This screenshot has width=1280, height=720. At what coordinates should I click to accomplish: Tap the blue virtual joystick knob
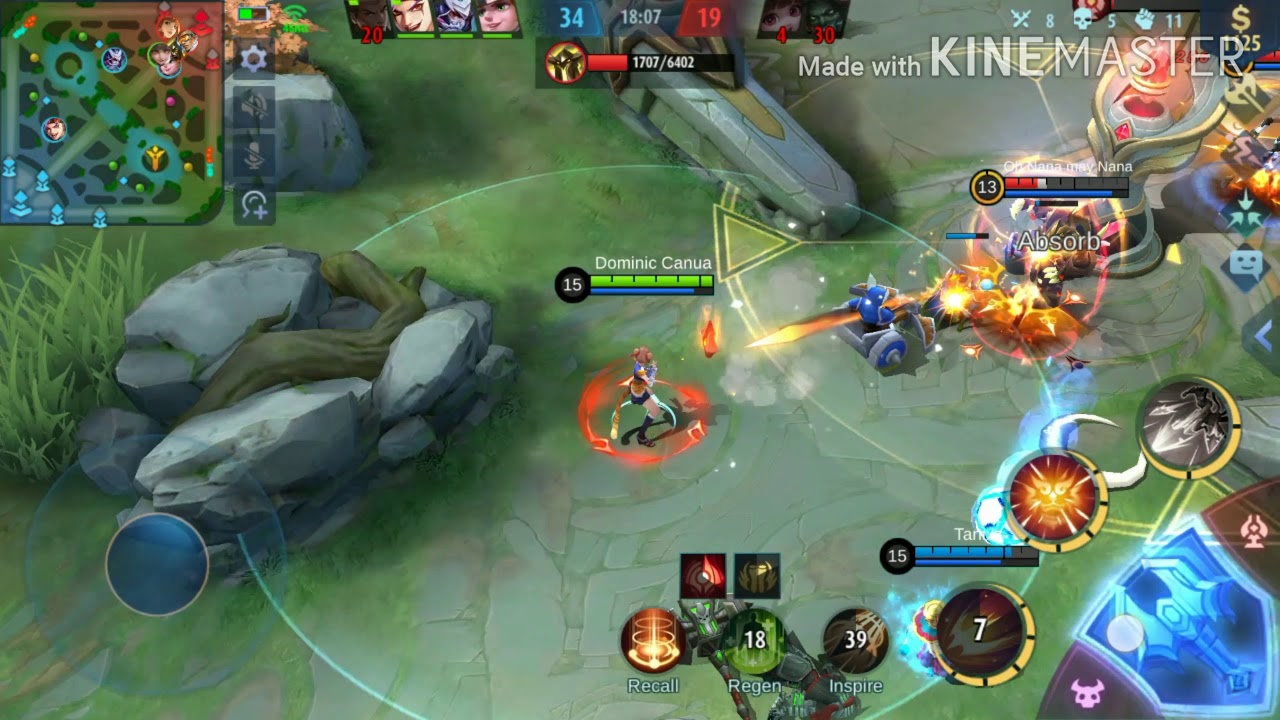157,564
